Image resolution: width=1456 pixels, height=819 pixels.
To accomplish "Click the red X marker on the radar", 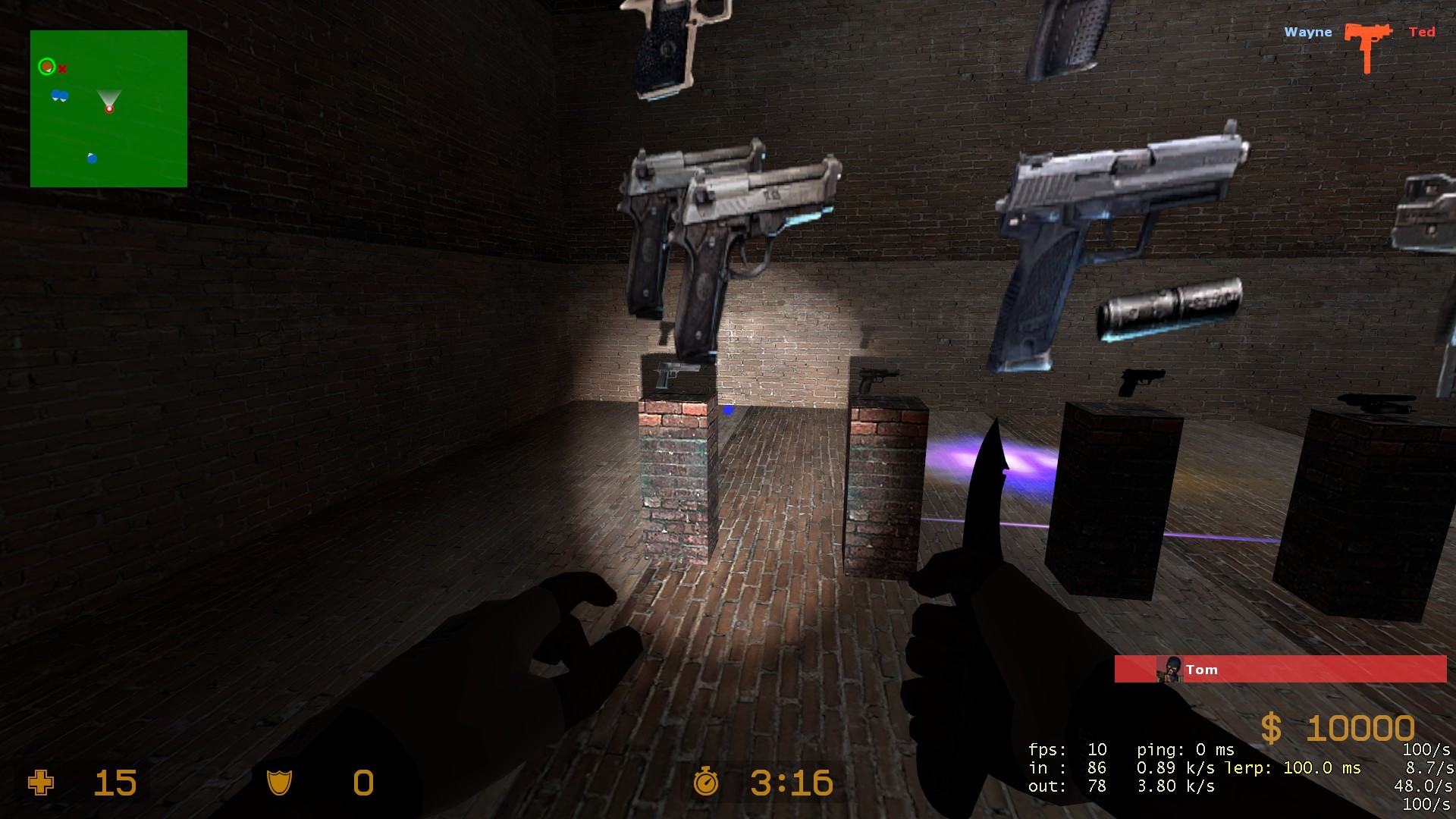I will pyautogui.click(x=62, y=68).
